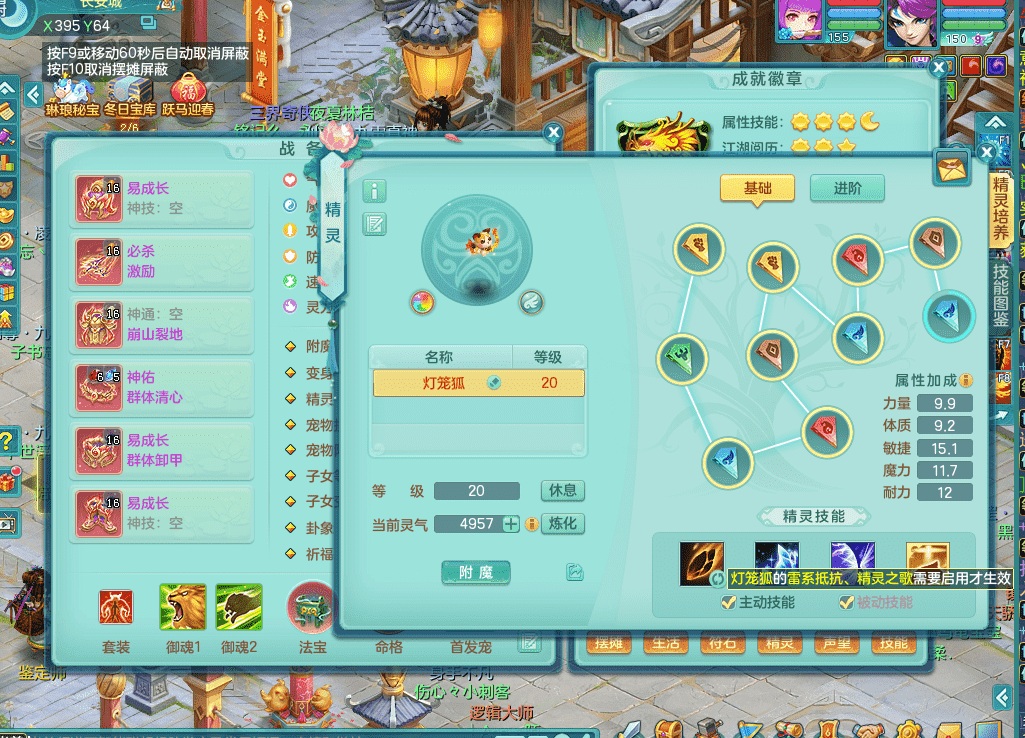Image resolution: width=1025 pixels, height=738 pixels.
Task: Select the 套装 equipment icon
Action: click(116, 609)
